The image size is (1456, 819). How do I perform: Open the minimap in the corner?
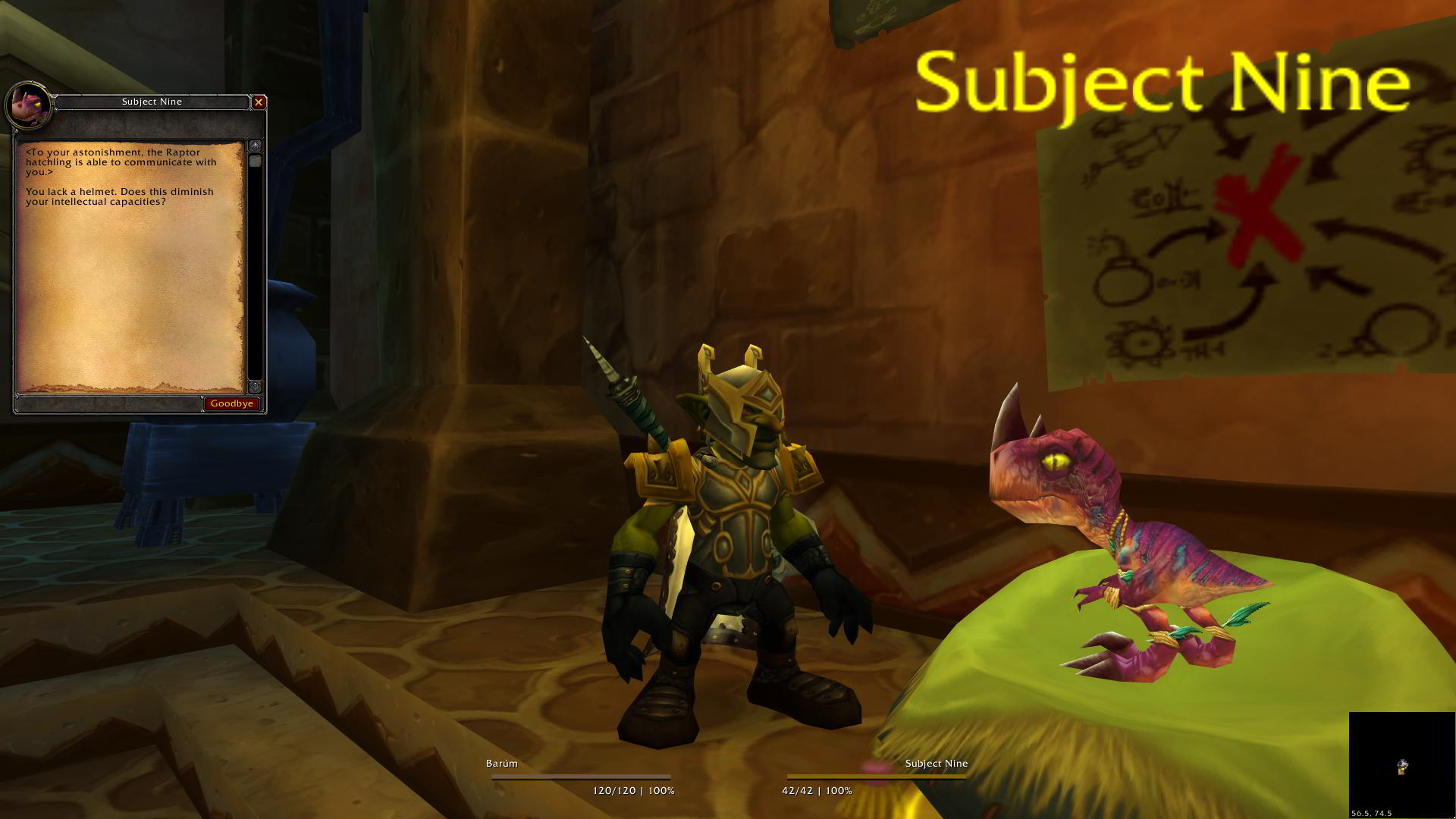click(x=1401, y=764)
